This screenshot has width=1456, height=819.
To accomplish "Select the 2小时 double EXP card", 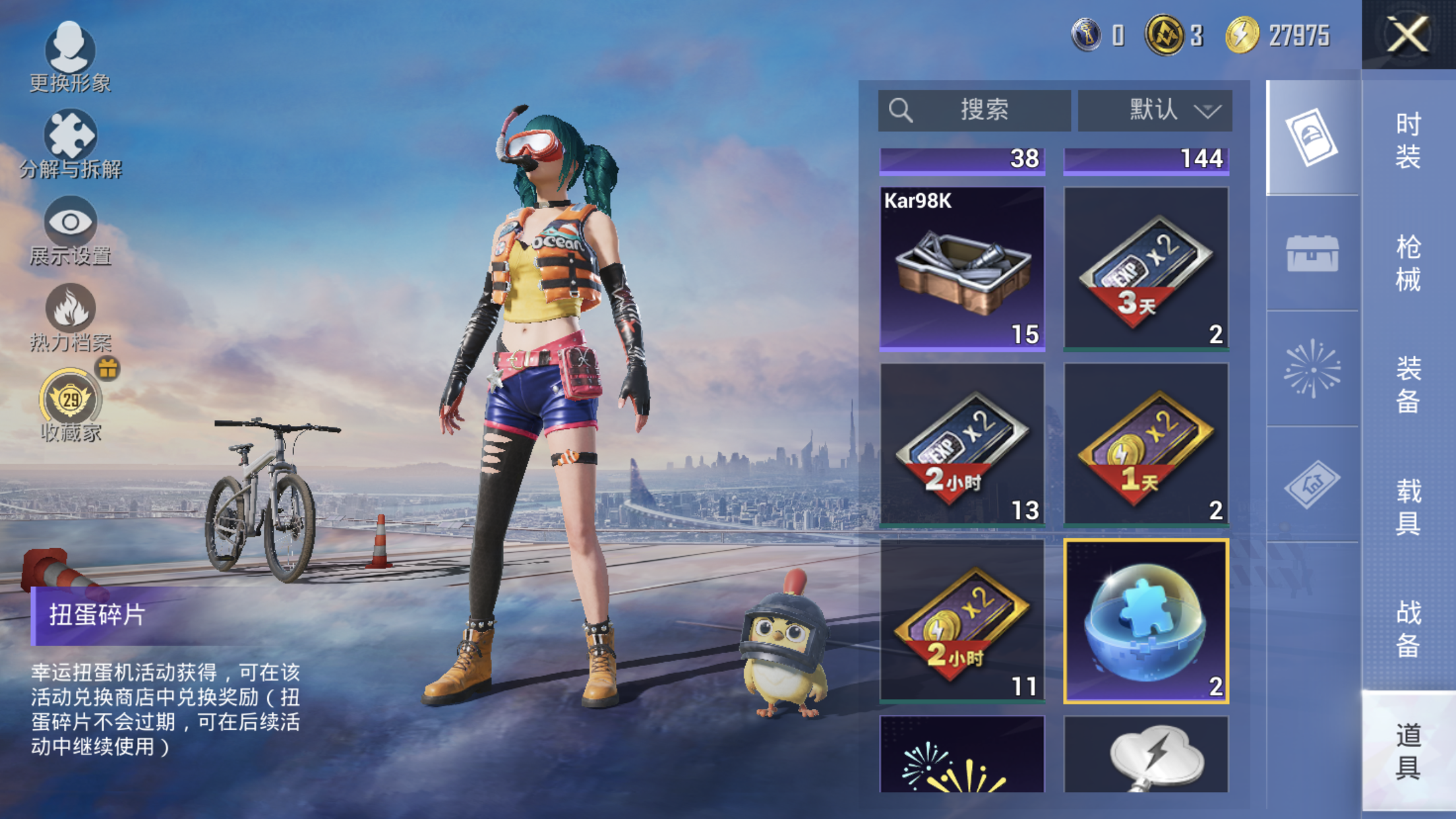I will 962,444.
